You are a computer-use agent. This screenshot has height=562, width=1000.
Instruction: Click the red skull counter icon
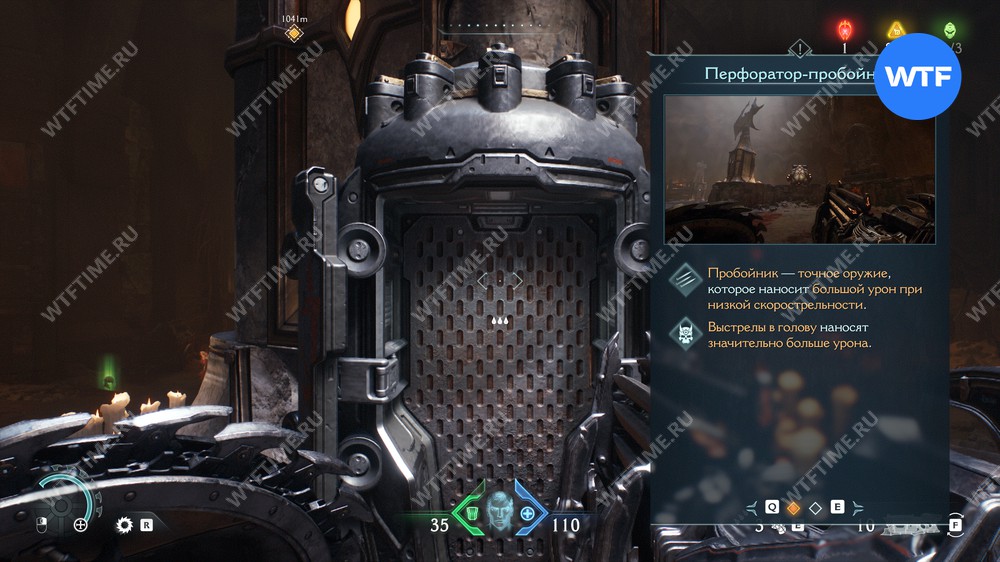point(844,30)
